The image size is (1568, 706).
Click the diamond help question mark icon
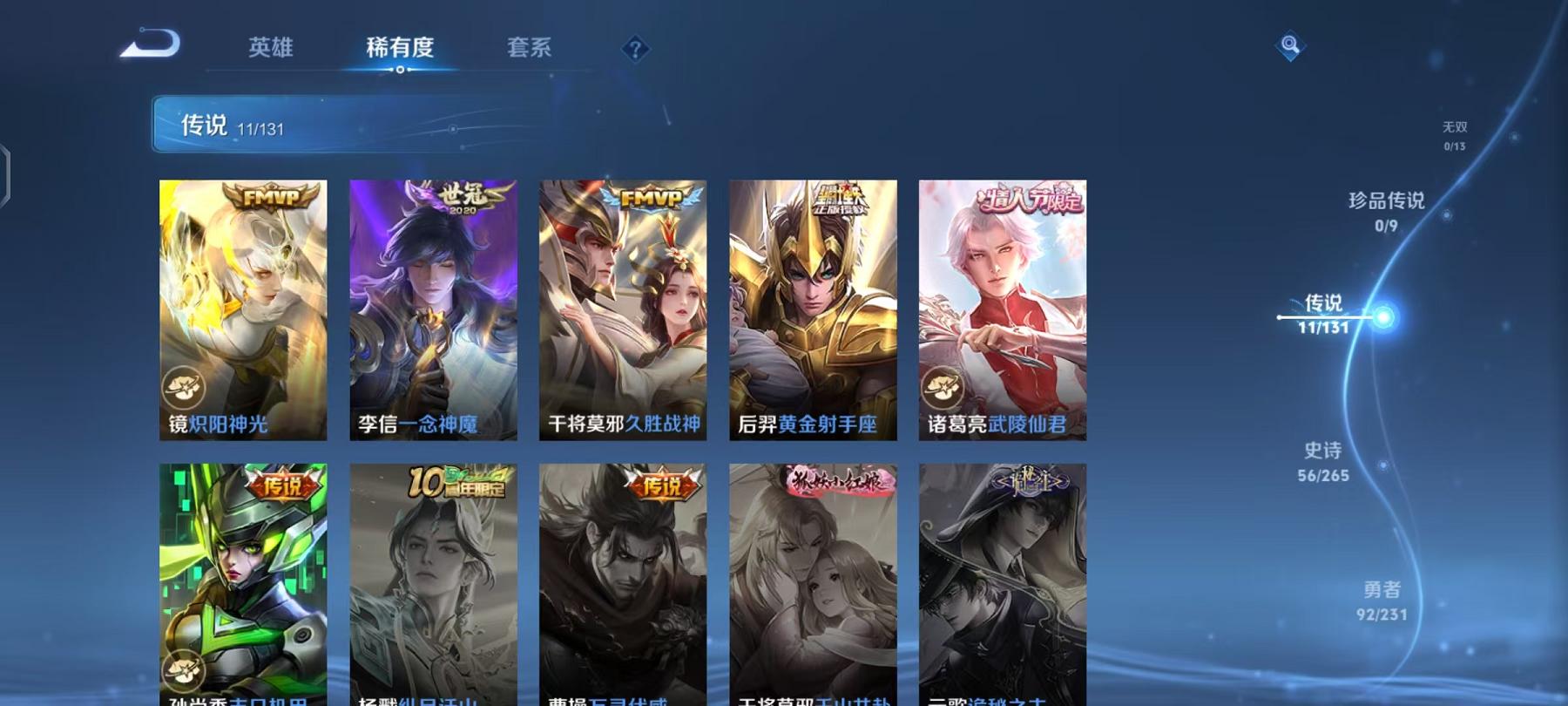[x=635, y=48]
